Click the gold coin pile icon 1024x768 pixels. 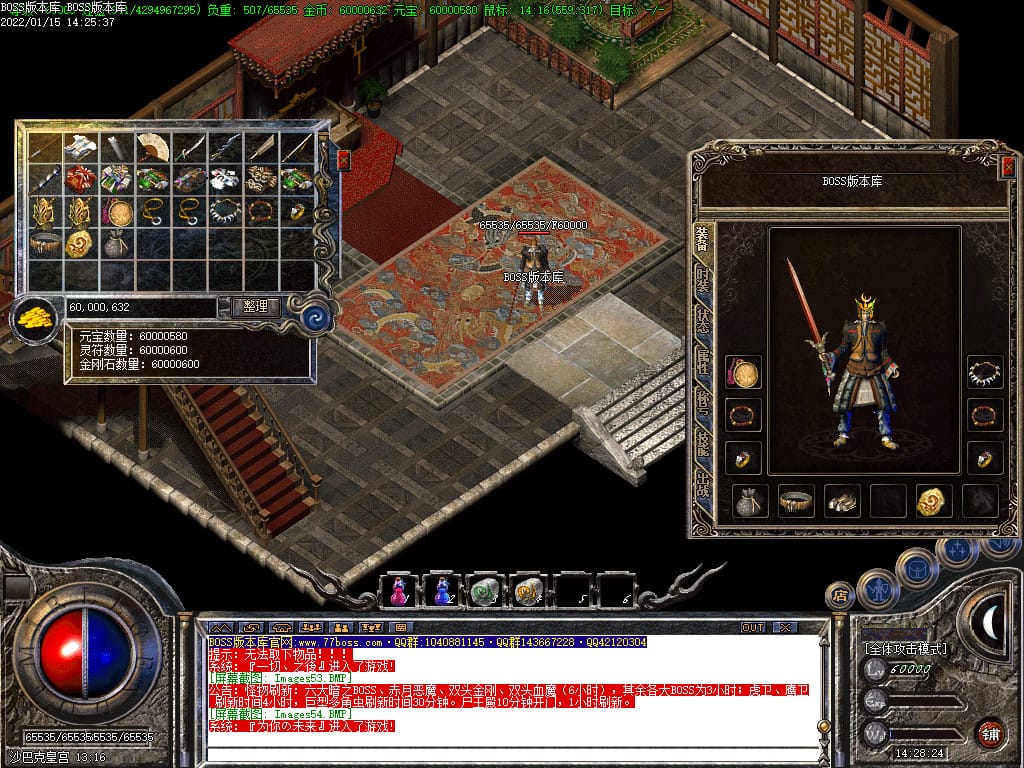34,319
